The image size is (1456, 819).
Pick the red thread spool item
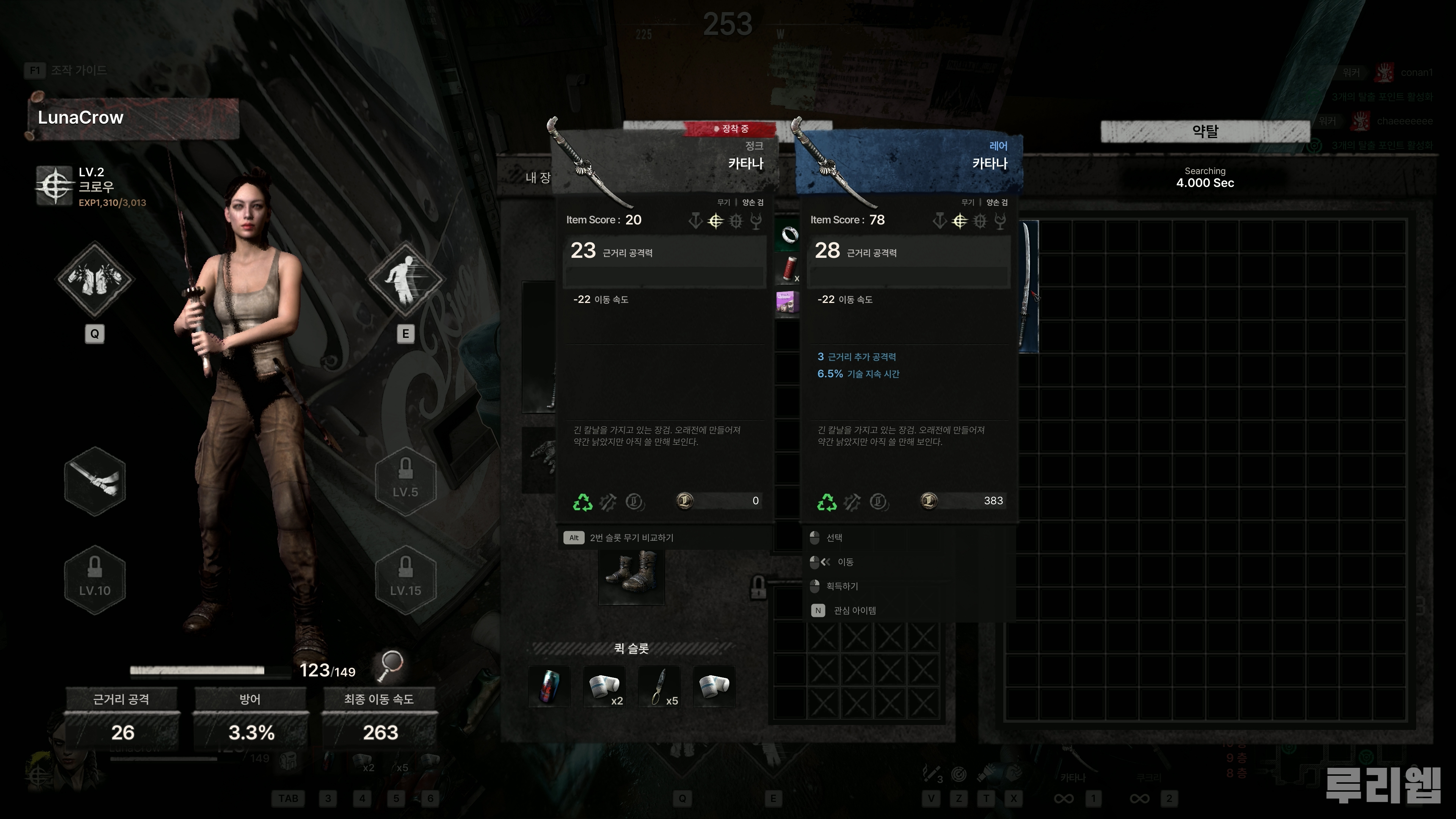click(x=789, y=268)
